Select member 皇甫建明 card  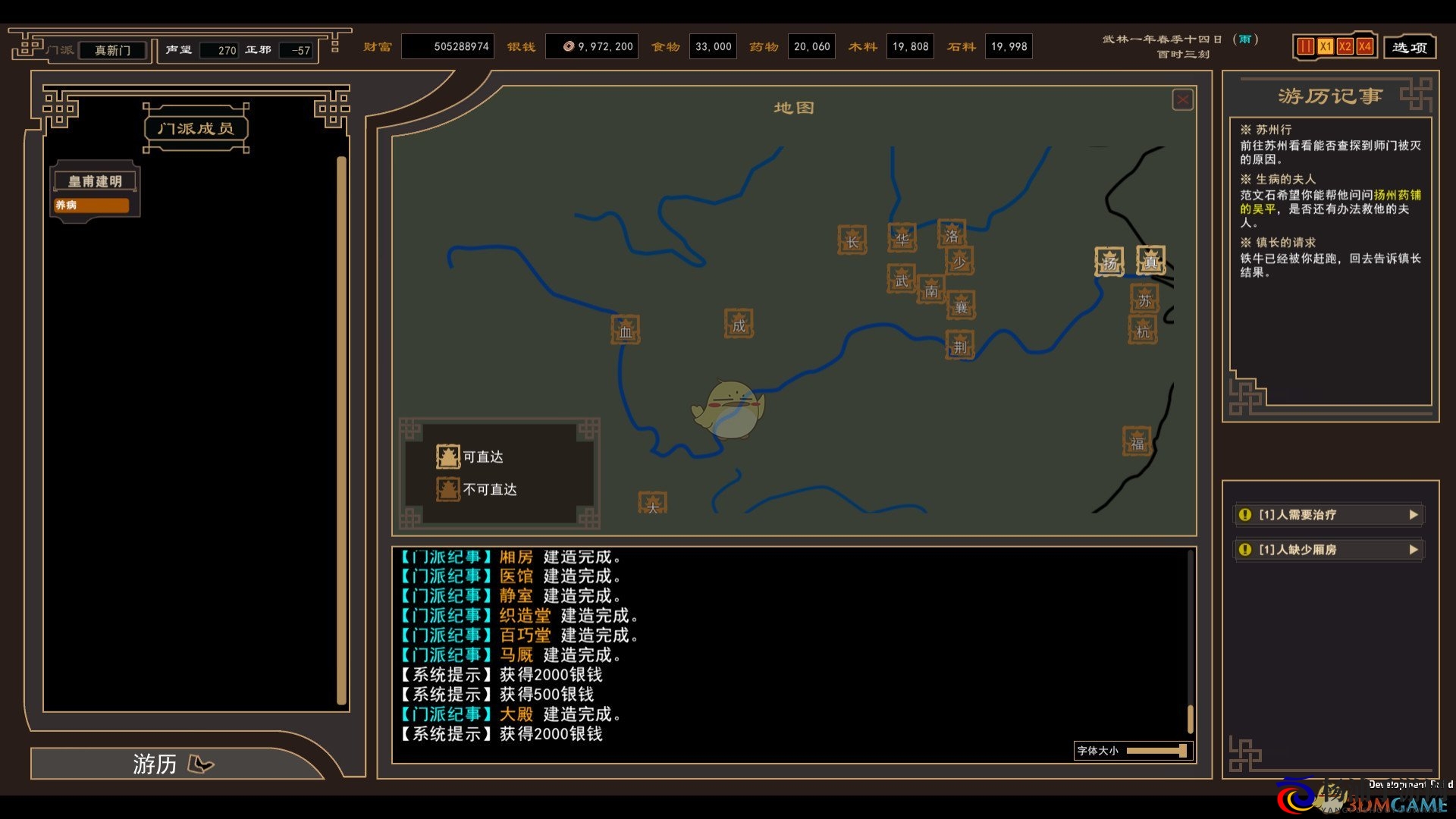tap(95, 191)
